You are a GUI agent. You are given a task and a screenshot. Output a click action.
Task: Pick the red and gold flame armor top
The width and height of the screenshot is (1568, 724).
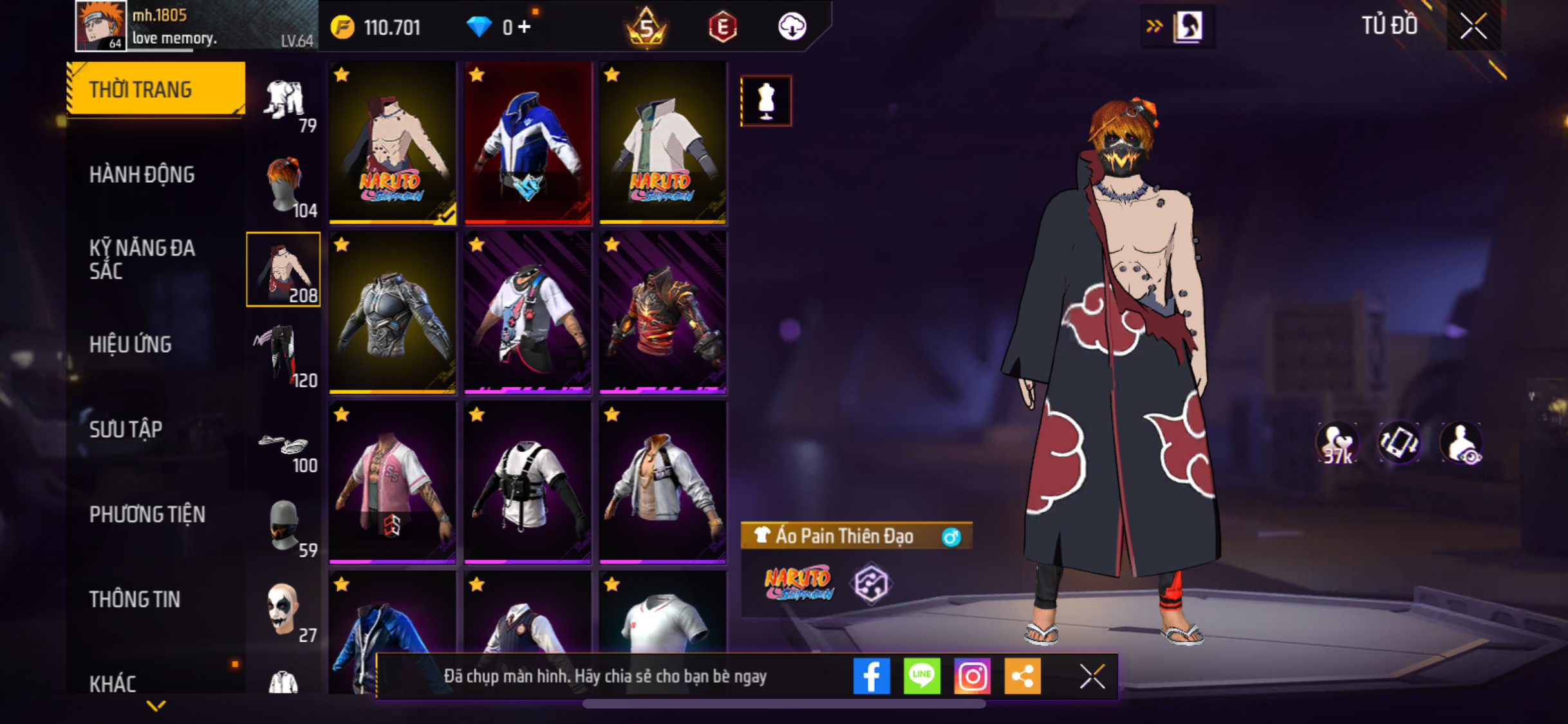click(663, 313)
